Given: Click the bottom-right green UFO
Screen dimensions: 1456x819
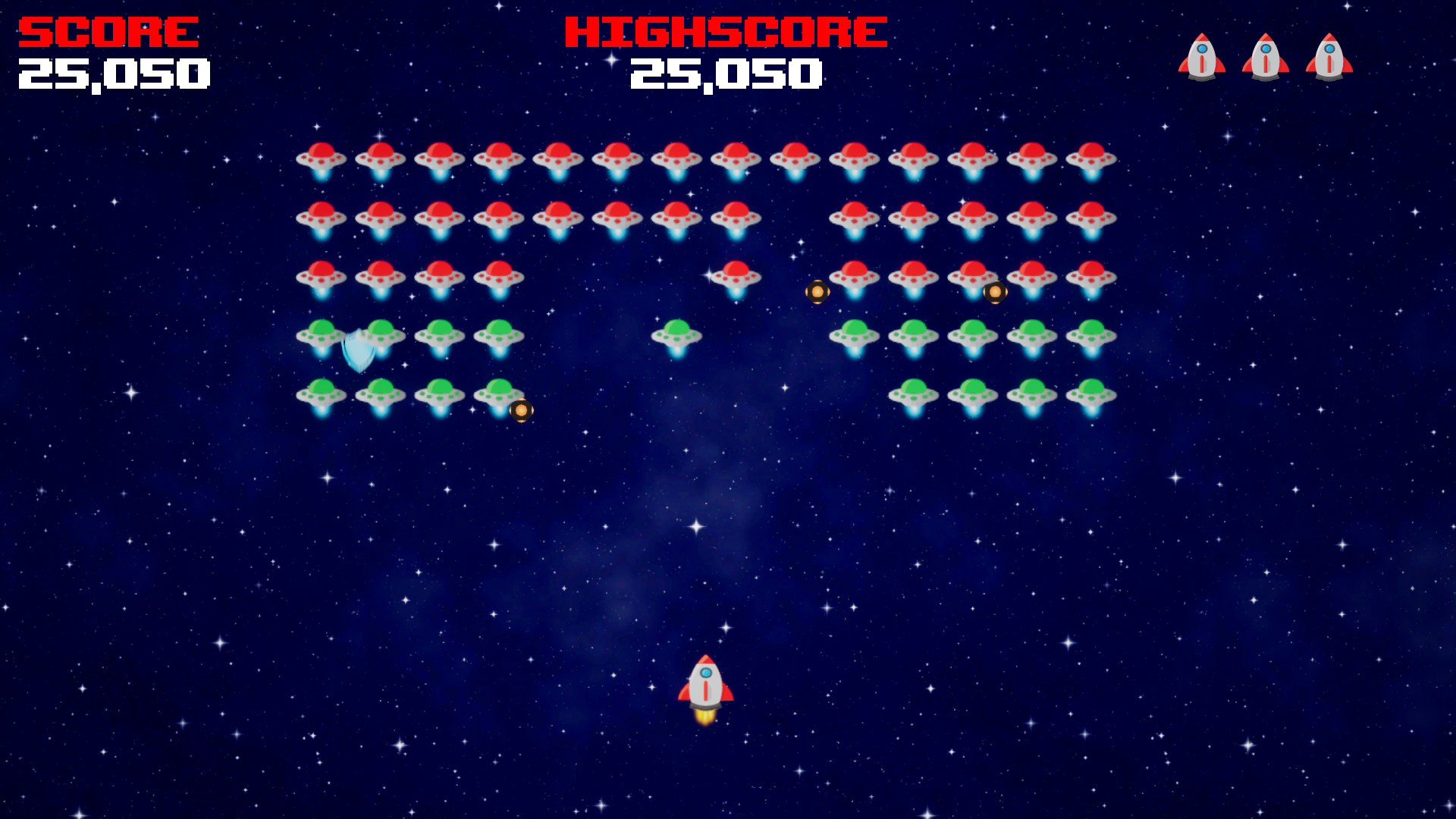Looking at the screenshot, I should click(1090, 393).
